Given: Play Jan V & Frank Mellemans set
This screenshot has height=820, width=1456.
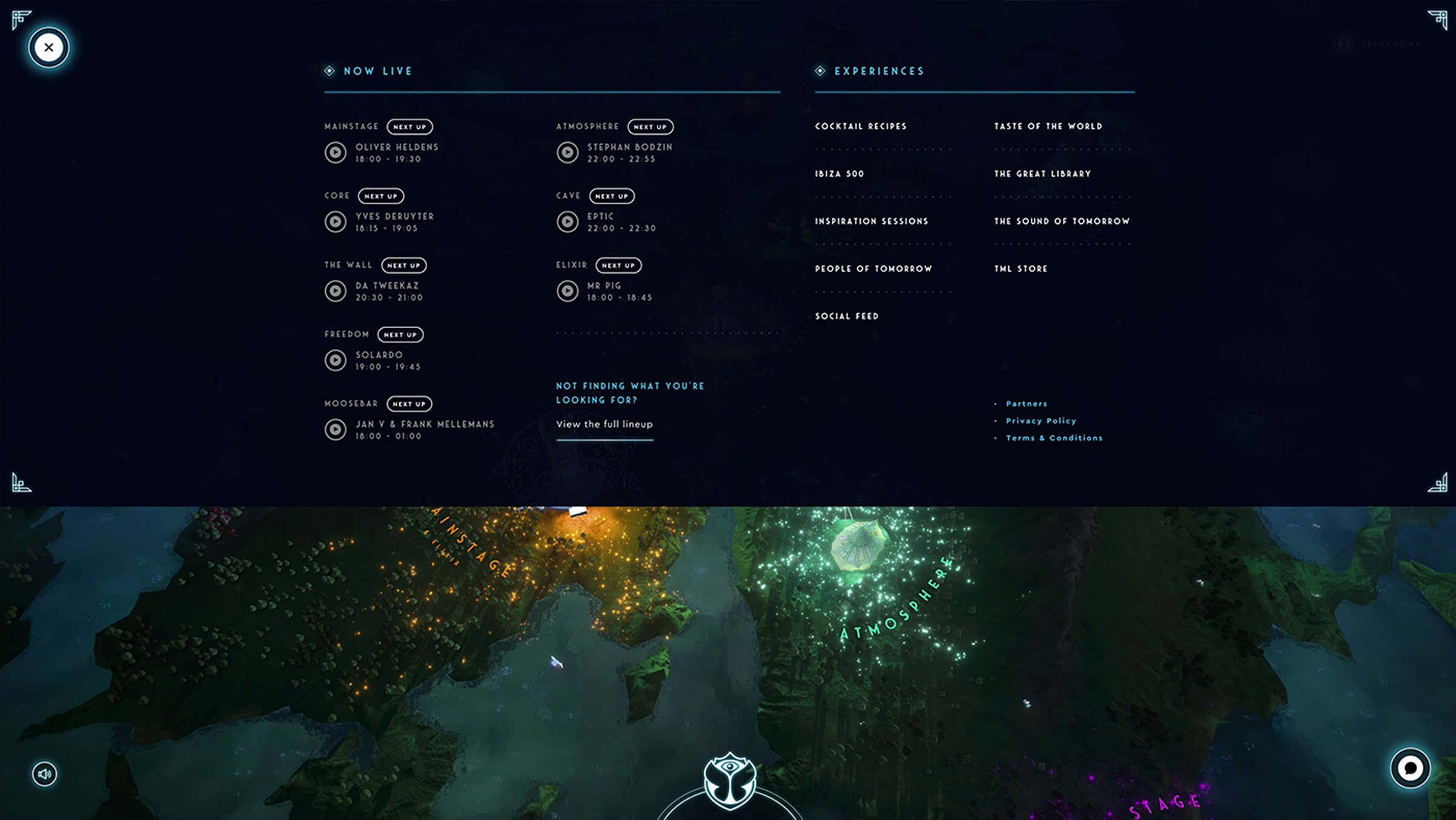Looking at the screenshot, I should coord(335,429).
